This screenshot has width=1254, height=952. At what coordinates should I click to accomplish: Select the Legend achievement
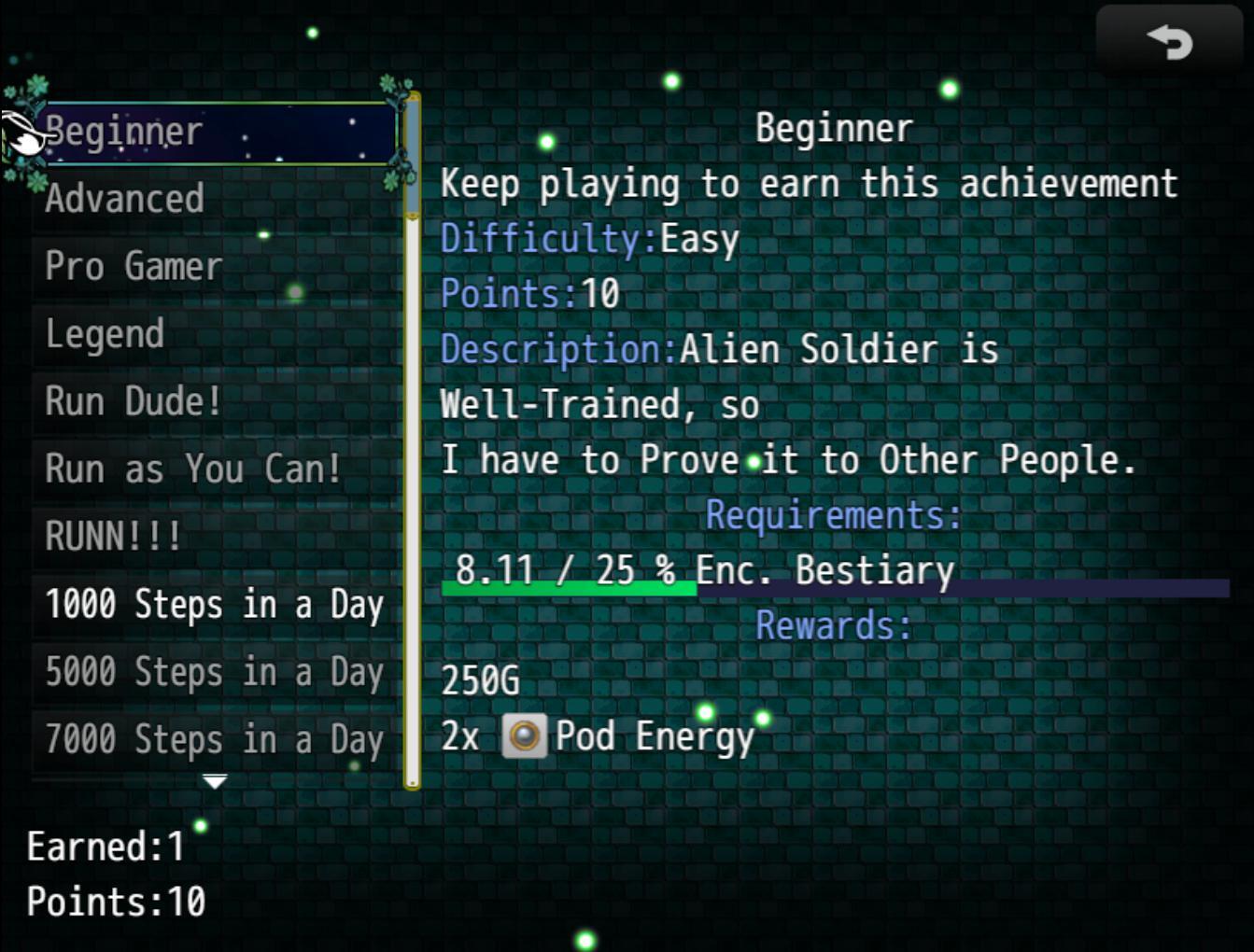(217, 334)
